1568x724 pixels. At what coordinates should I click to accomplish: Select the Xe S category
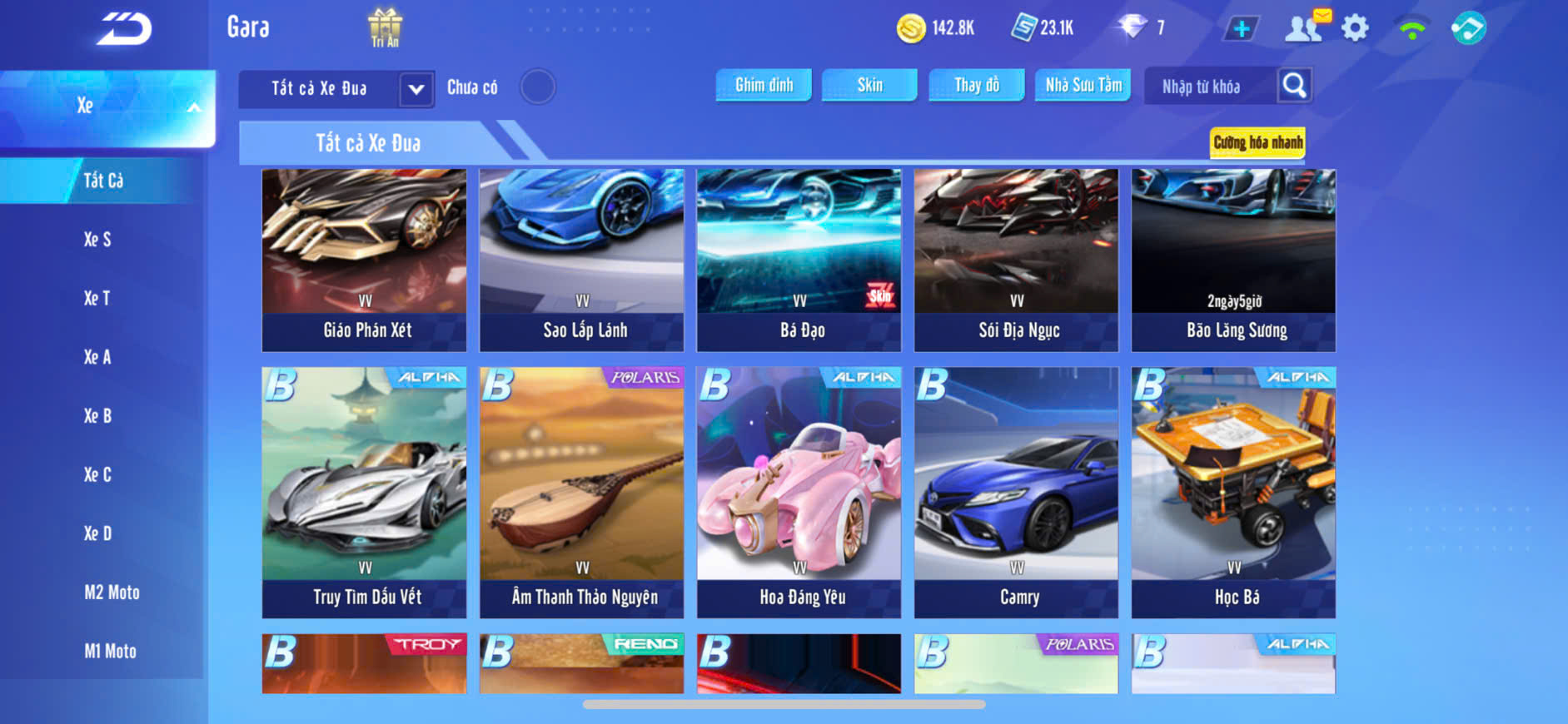[x=97, y=240]
